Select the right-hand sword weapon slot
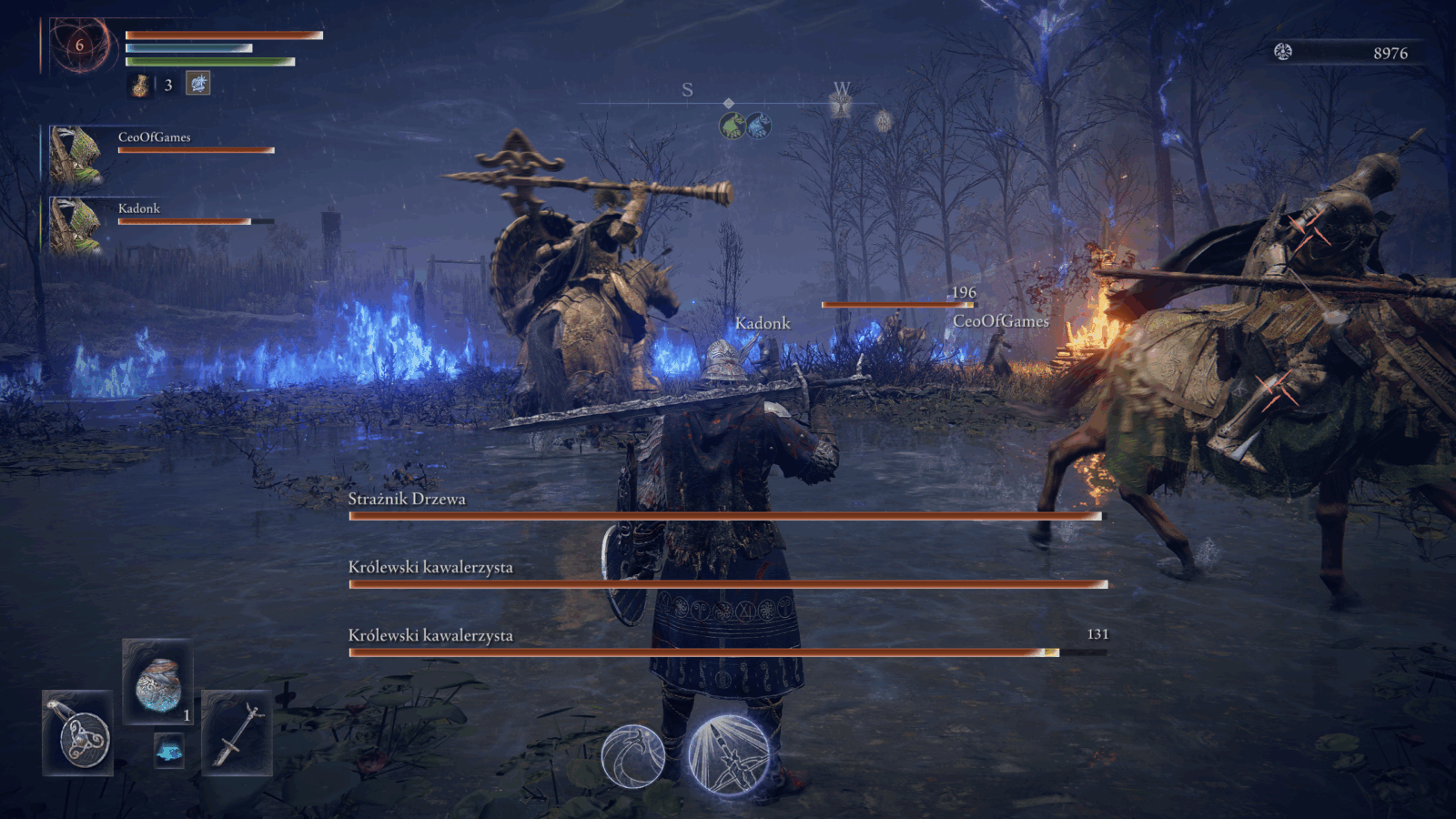This screenshot has width=1456, height=819. pos(237,733)
